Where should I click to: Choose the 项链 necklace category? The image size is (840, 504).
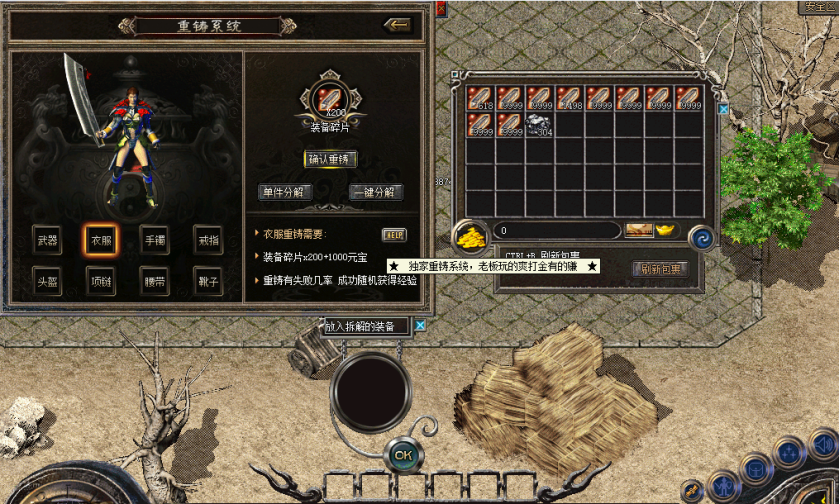(x=101, y=281)
